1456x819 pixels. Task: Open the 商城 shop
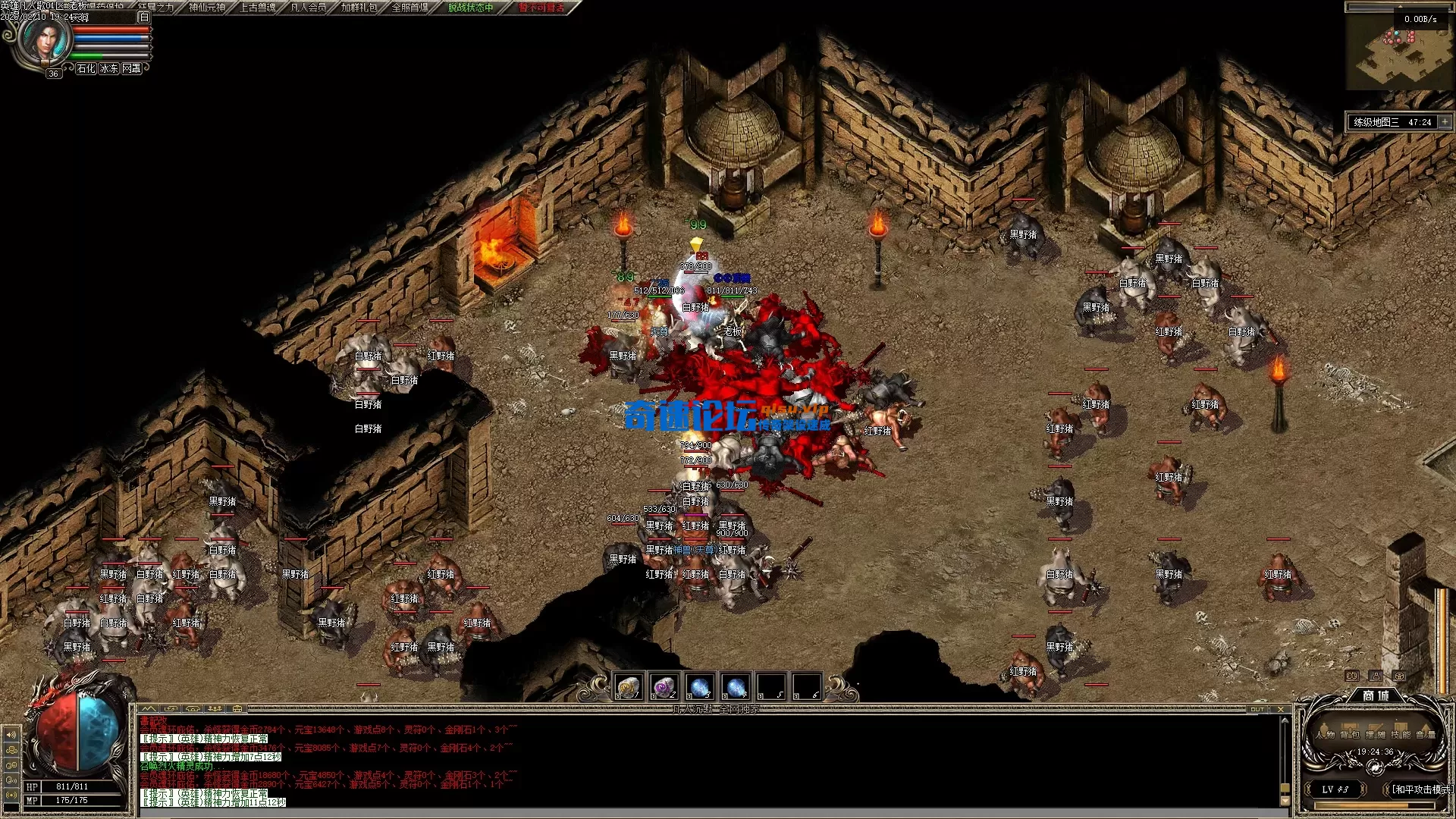click(x=1376, y=695)
